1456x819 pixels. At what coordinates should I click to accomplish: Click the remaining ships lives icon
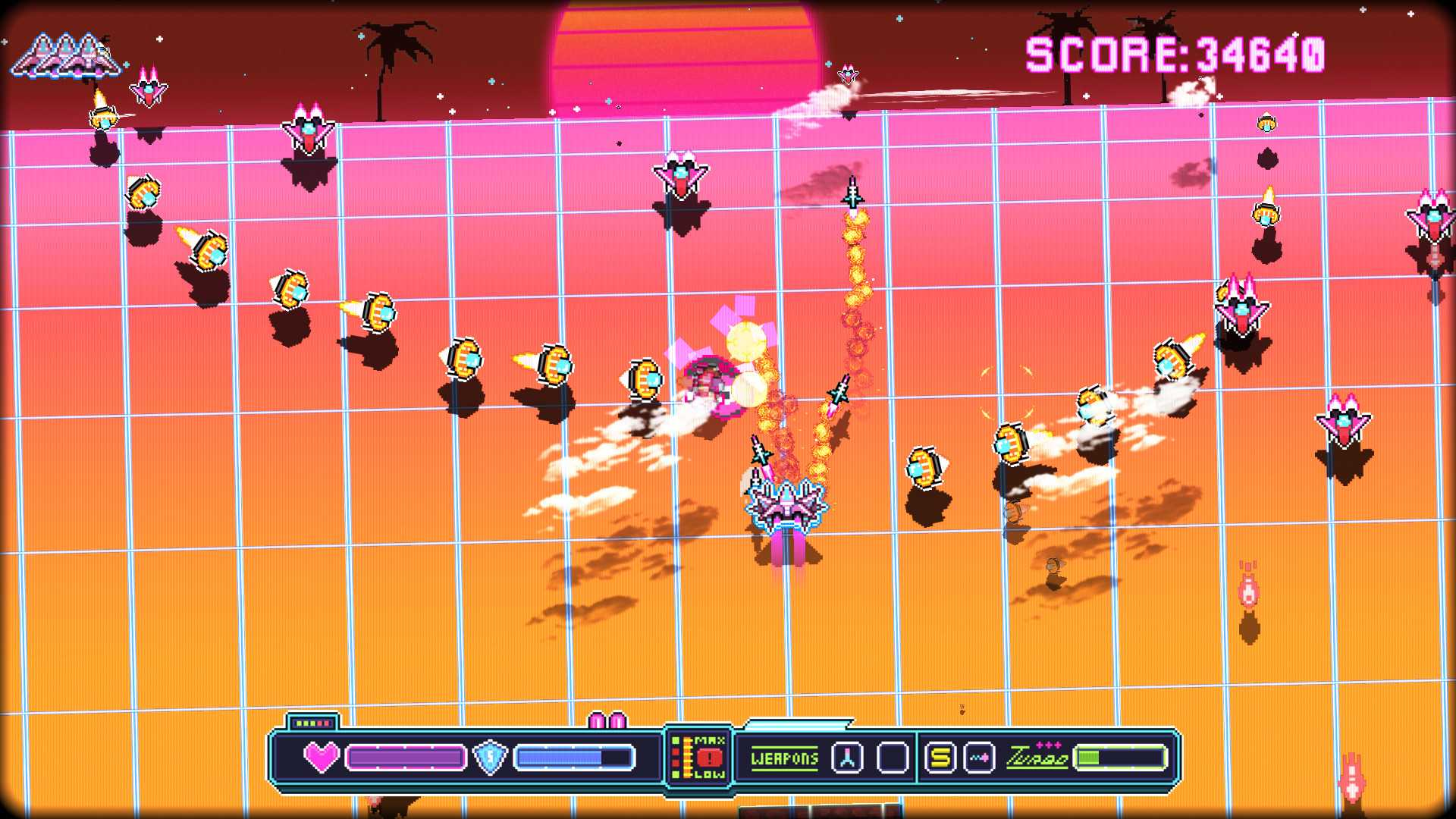tap(67, 57)
